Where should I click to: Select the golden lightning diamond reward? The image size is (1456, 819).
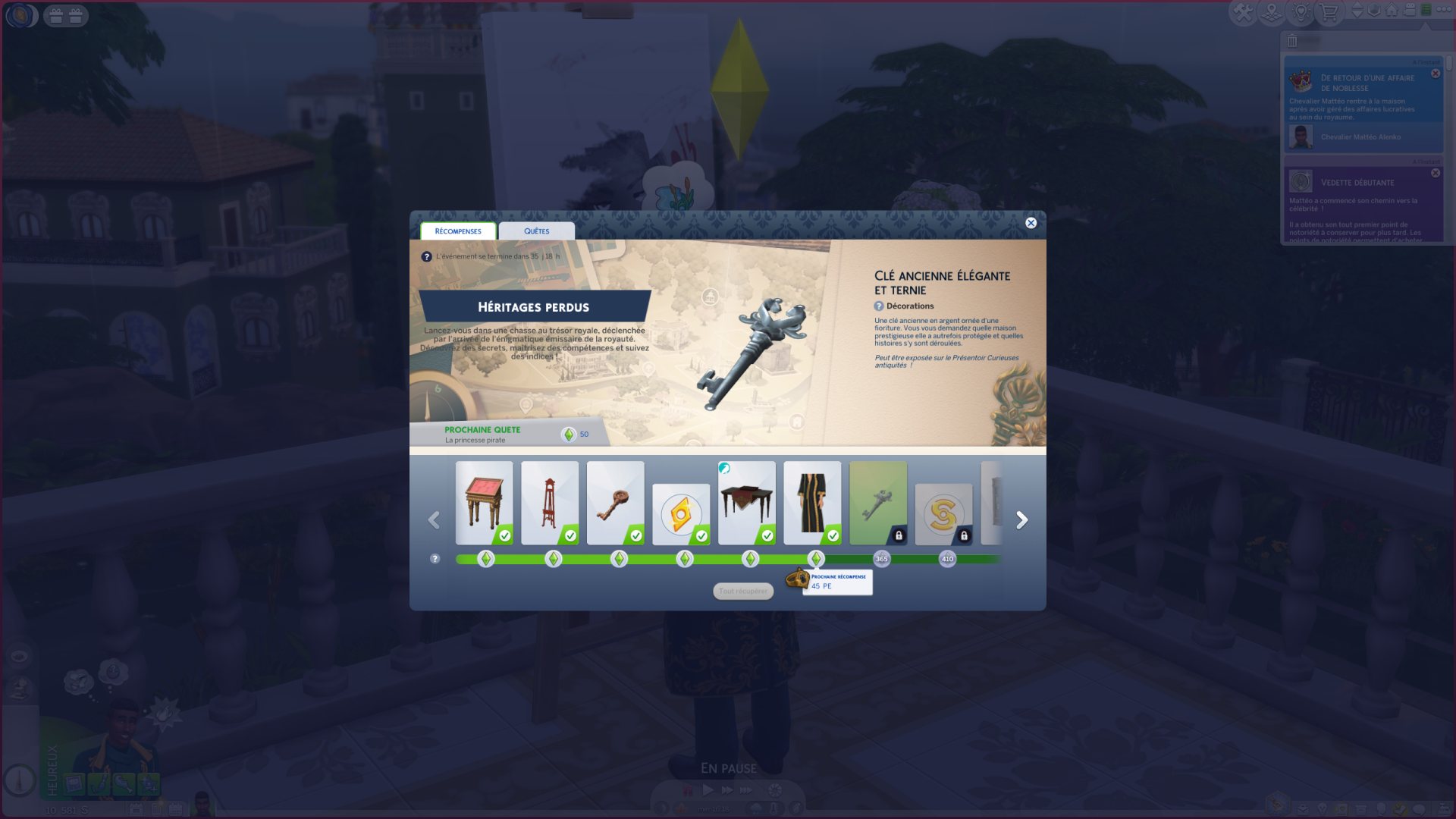(x=681, y=514)
